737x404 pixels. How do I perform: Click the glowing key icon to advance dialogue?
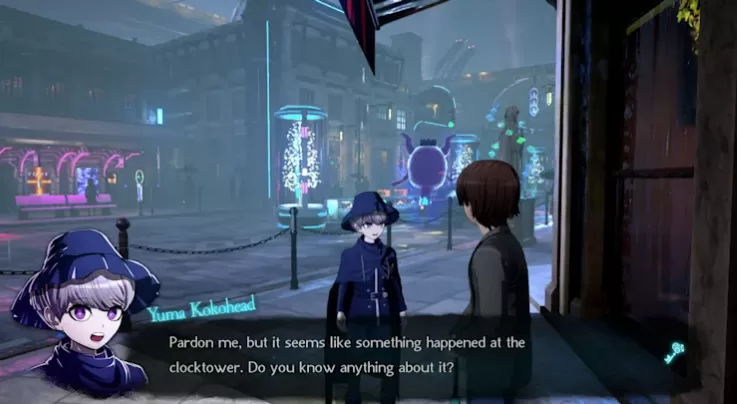click(674, 351)
